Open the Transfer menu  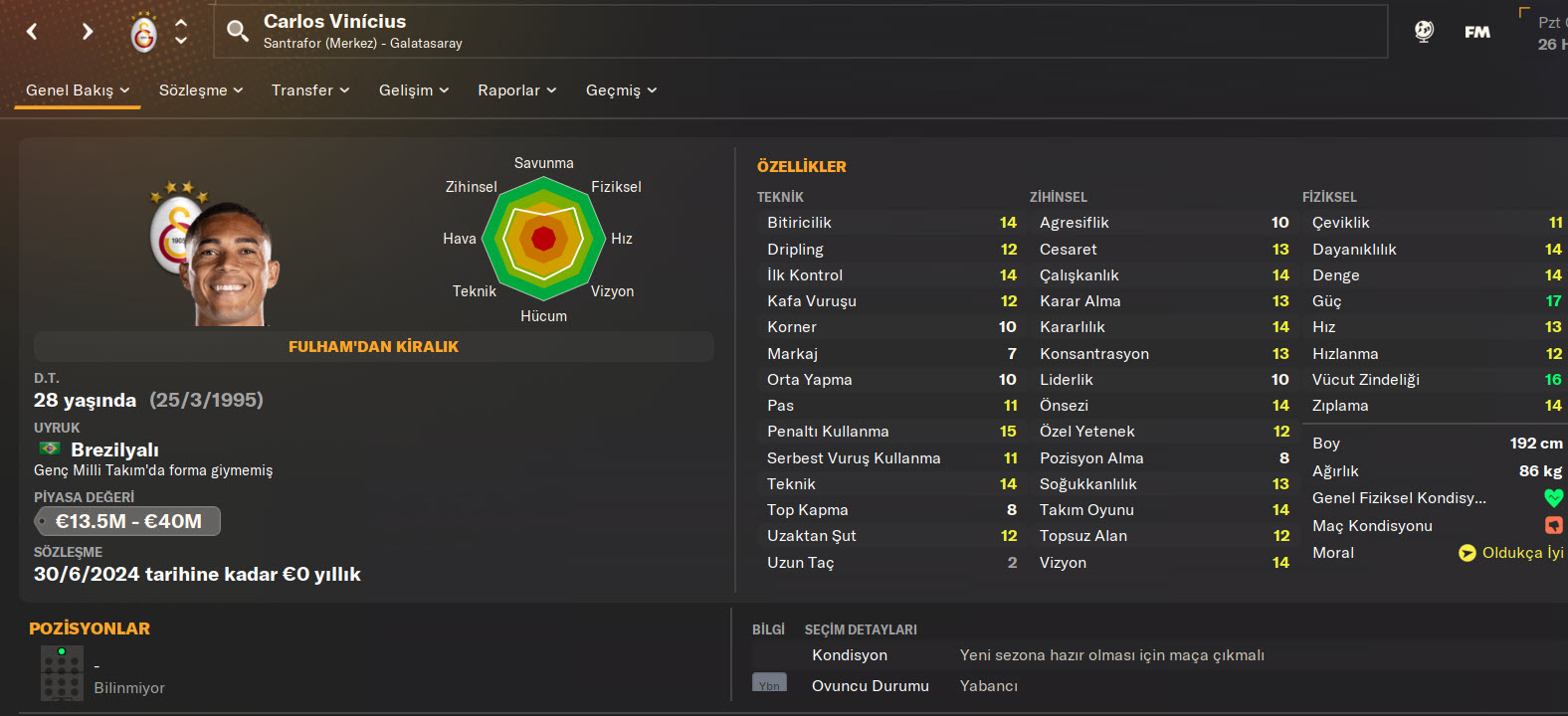pyautogui.click(x=310, y=90)
